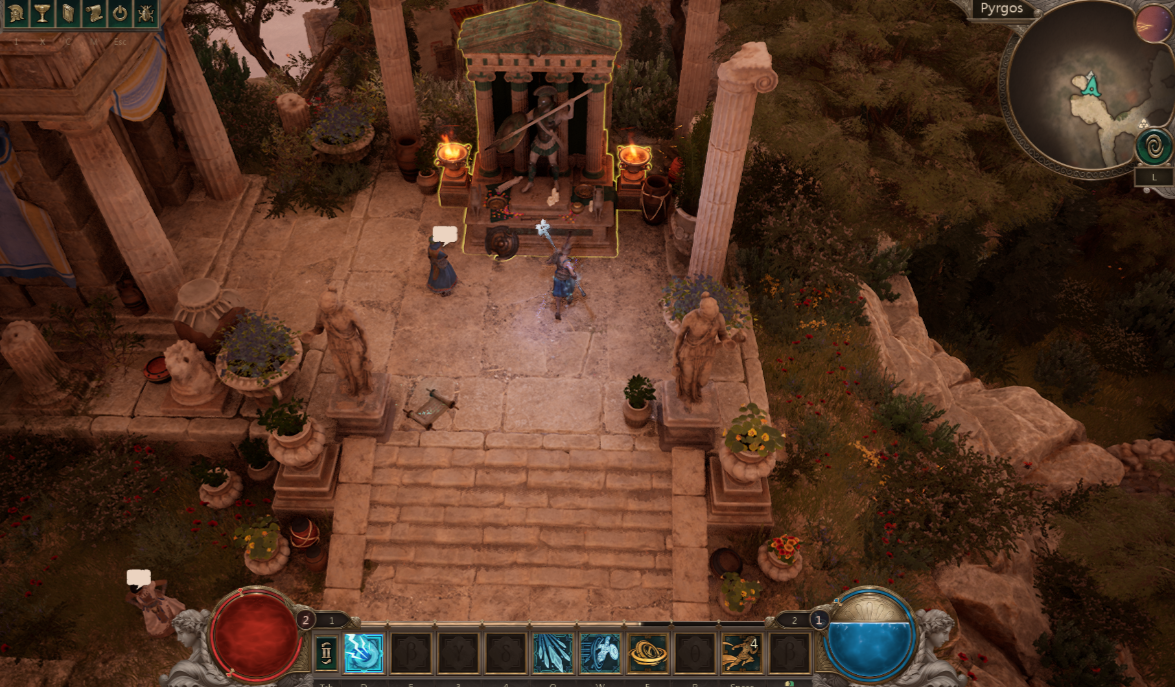This screenshot has height=687, width=1175.
Task: Use the running figure dodge skill
Action: (x=742, y=654)
